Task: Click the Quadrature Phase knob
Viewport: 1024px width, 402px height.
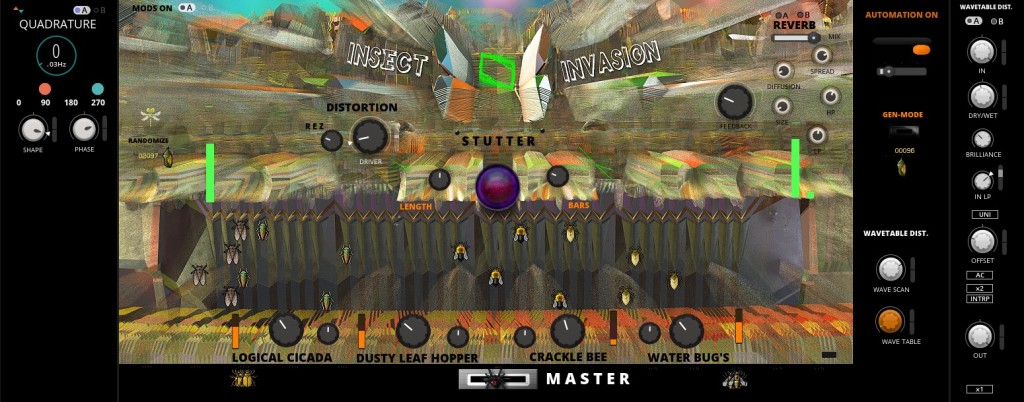Action: click(84, 128)
